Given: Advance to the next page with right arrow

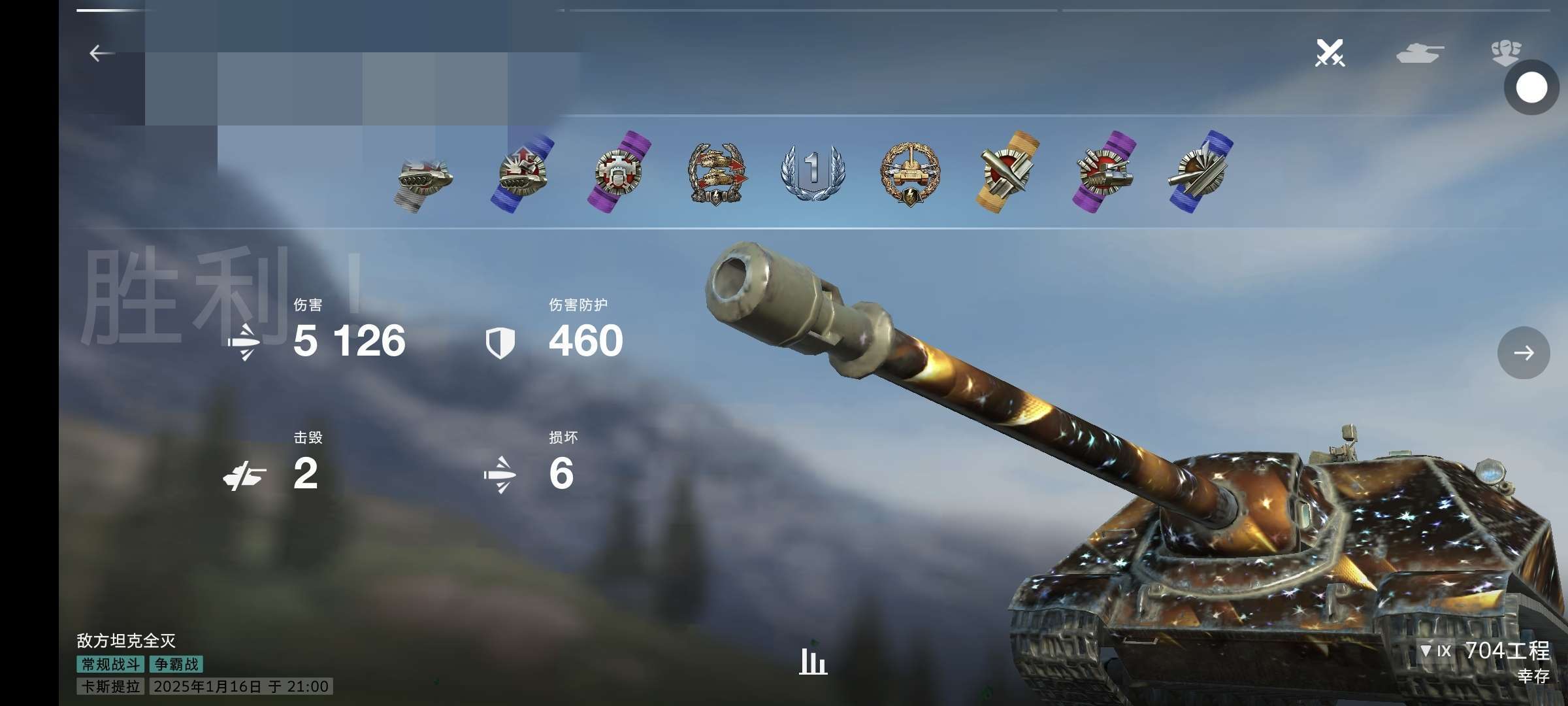Looking at the screenshot, I should point(1523,353).
